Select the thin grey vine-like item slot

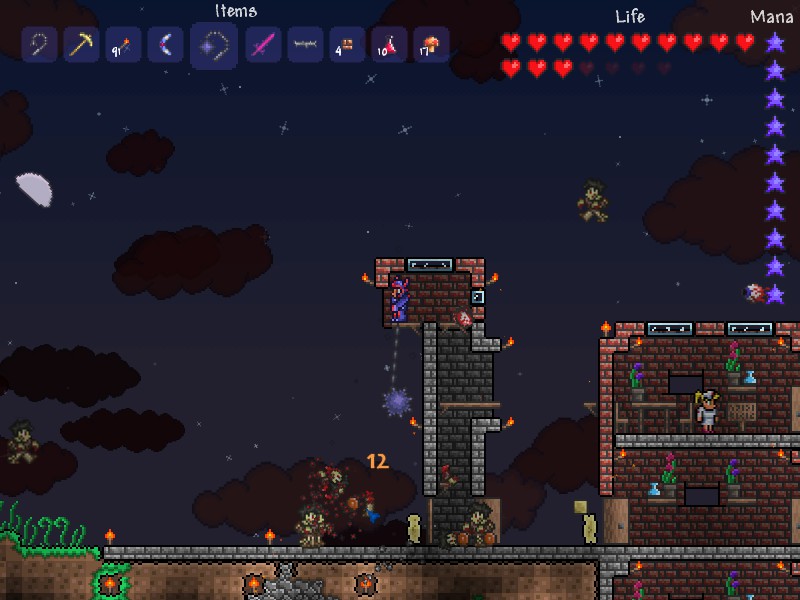pyautogui.click(x=305, y=45)
